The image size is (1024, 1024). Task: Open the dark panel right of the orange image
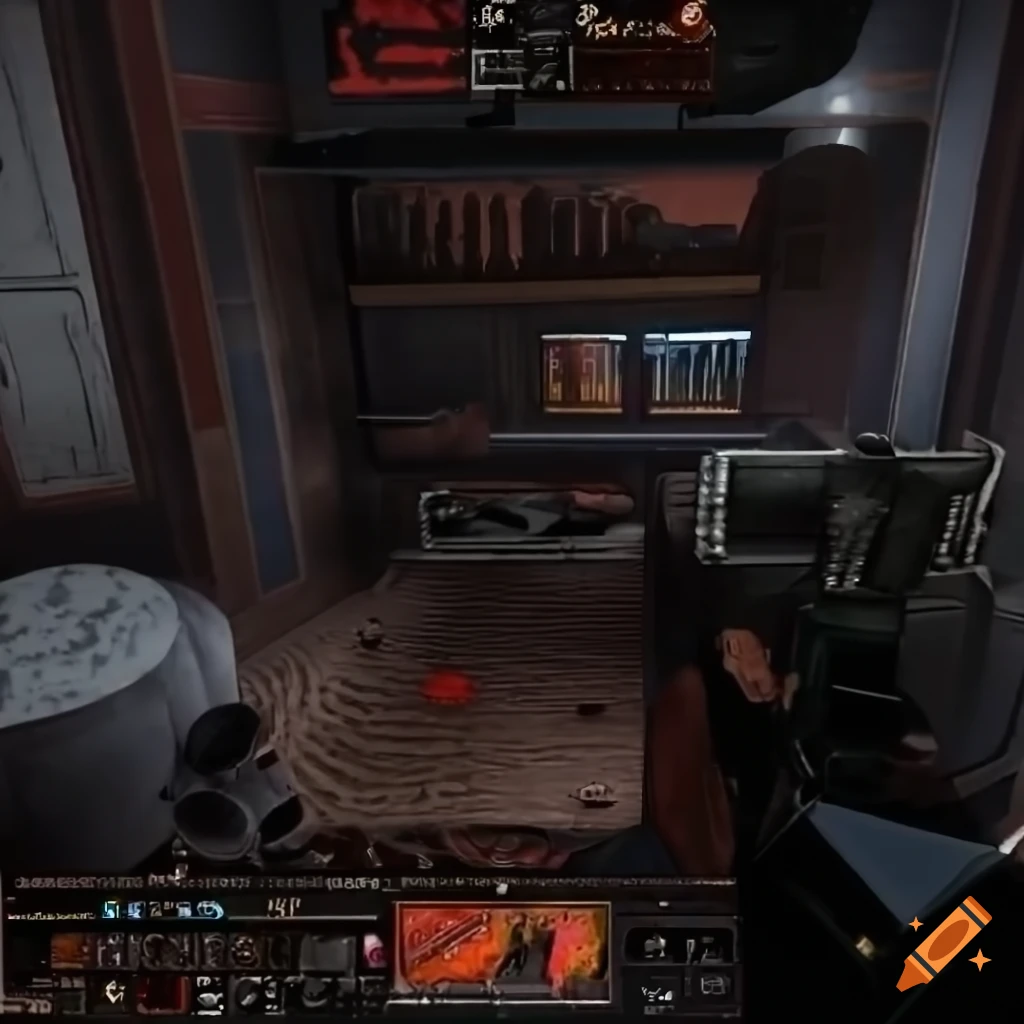point(678,962)
